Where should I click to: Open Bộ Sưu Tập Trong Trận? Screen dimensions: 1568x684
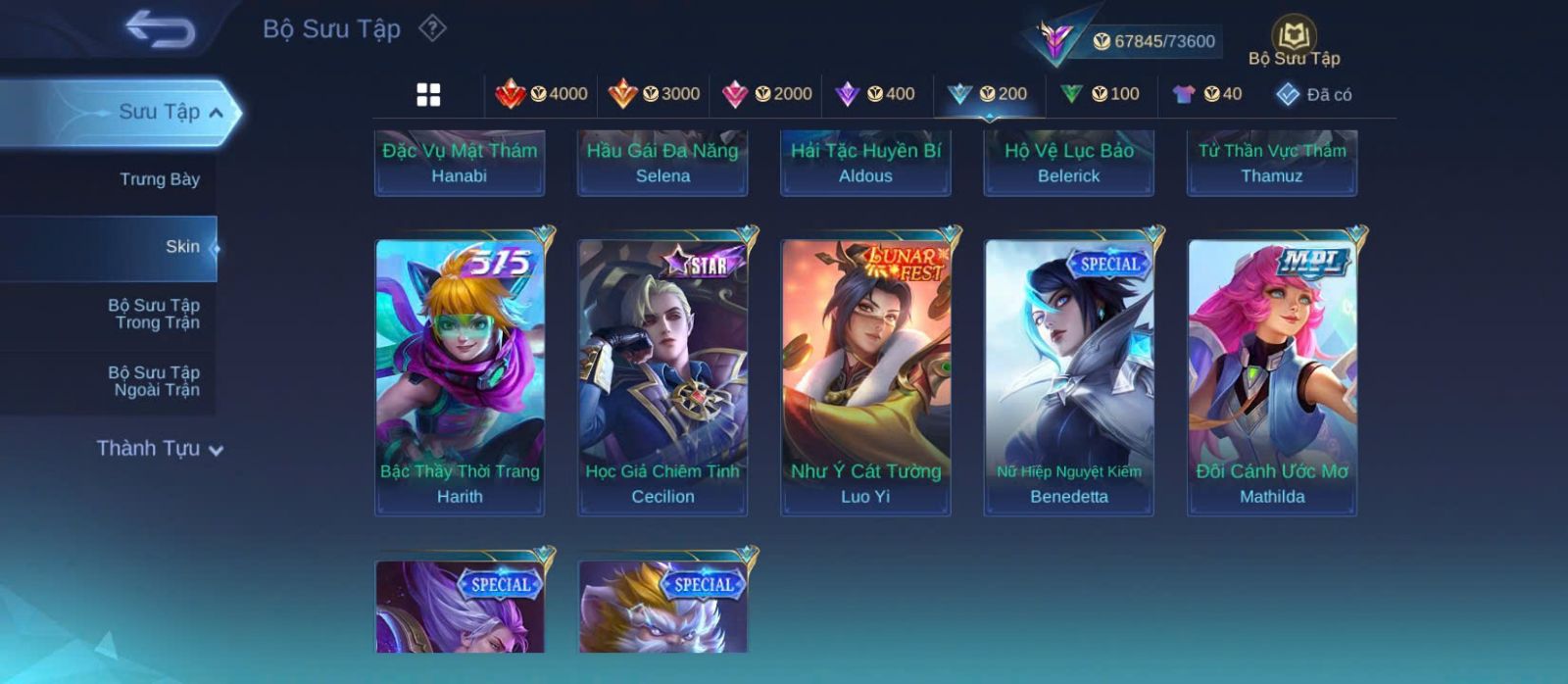(x=154, y=314)
